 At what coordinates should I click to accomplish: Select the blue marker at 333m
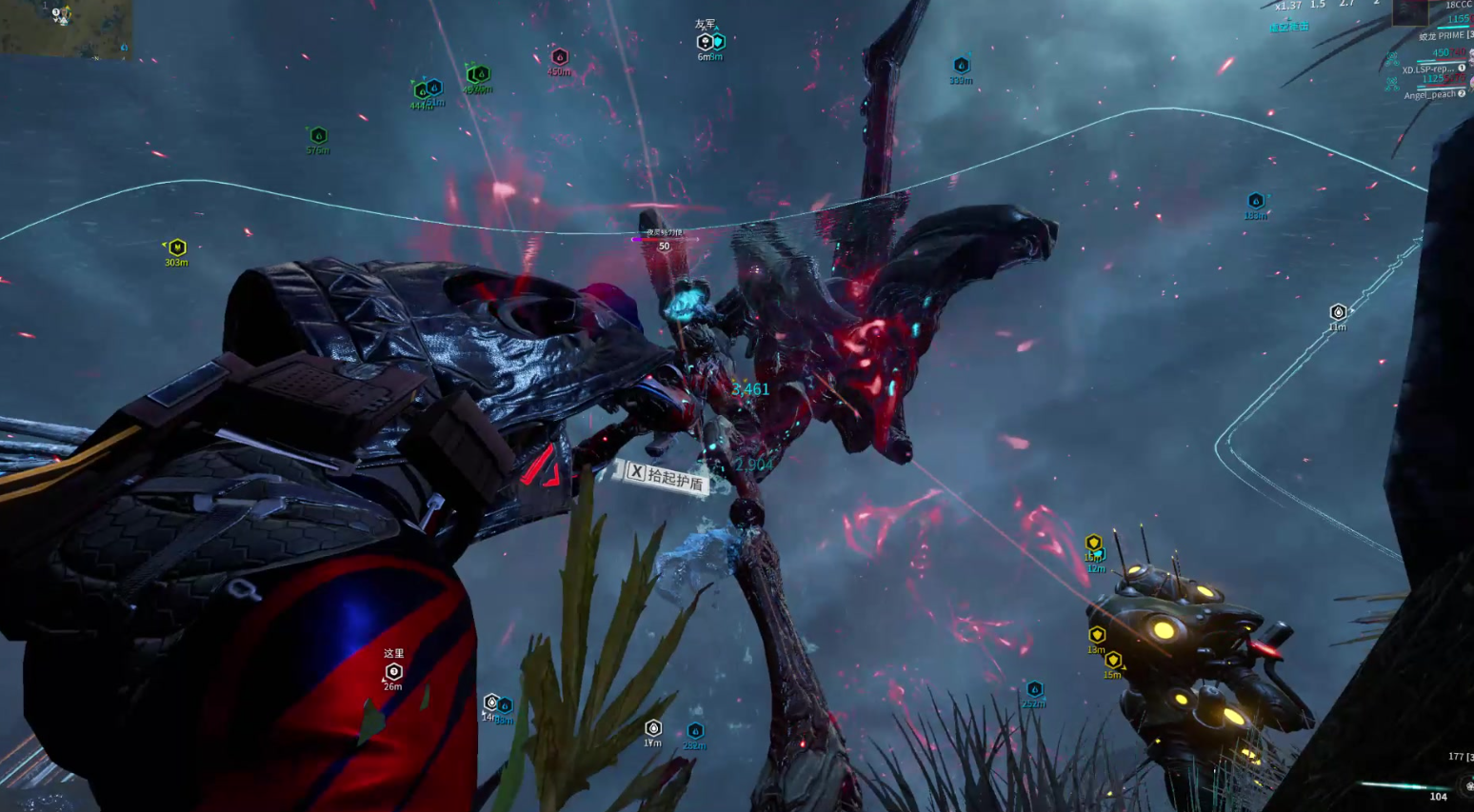(x=962, y=66)
